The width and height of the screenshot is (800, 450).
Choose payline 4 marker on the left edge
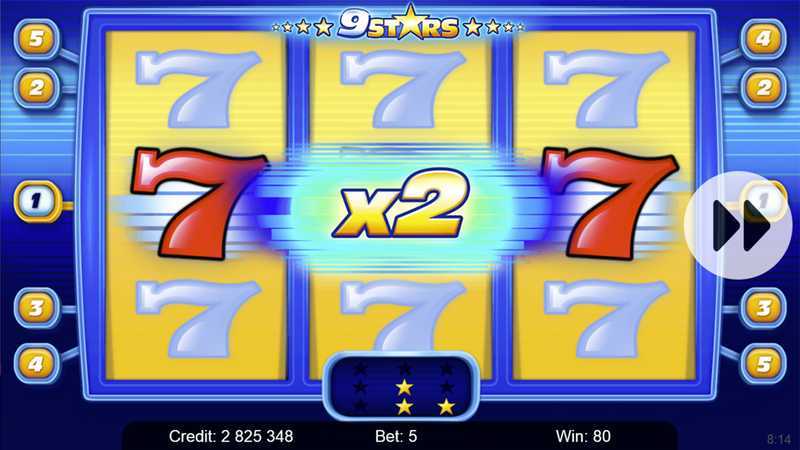36,361
